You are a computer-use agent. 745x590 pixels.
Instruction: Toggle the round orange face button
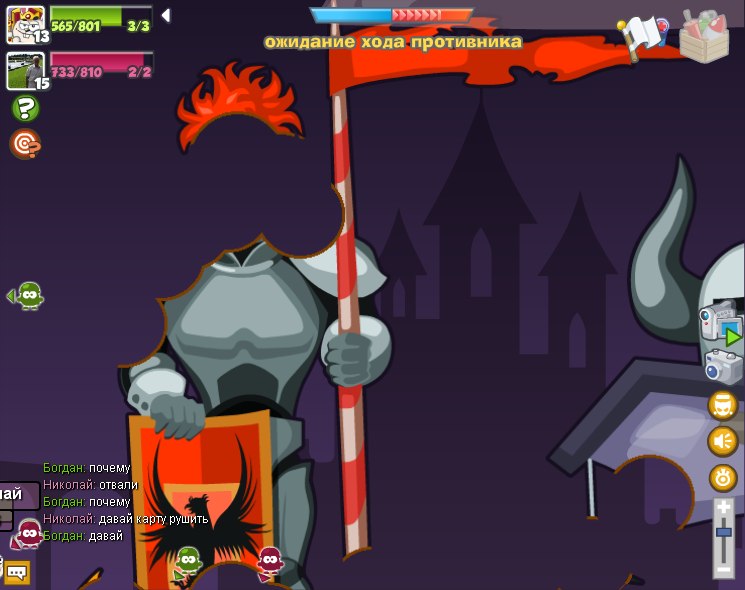point(723,405)
